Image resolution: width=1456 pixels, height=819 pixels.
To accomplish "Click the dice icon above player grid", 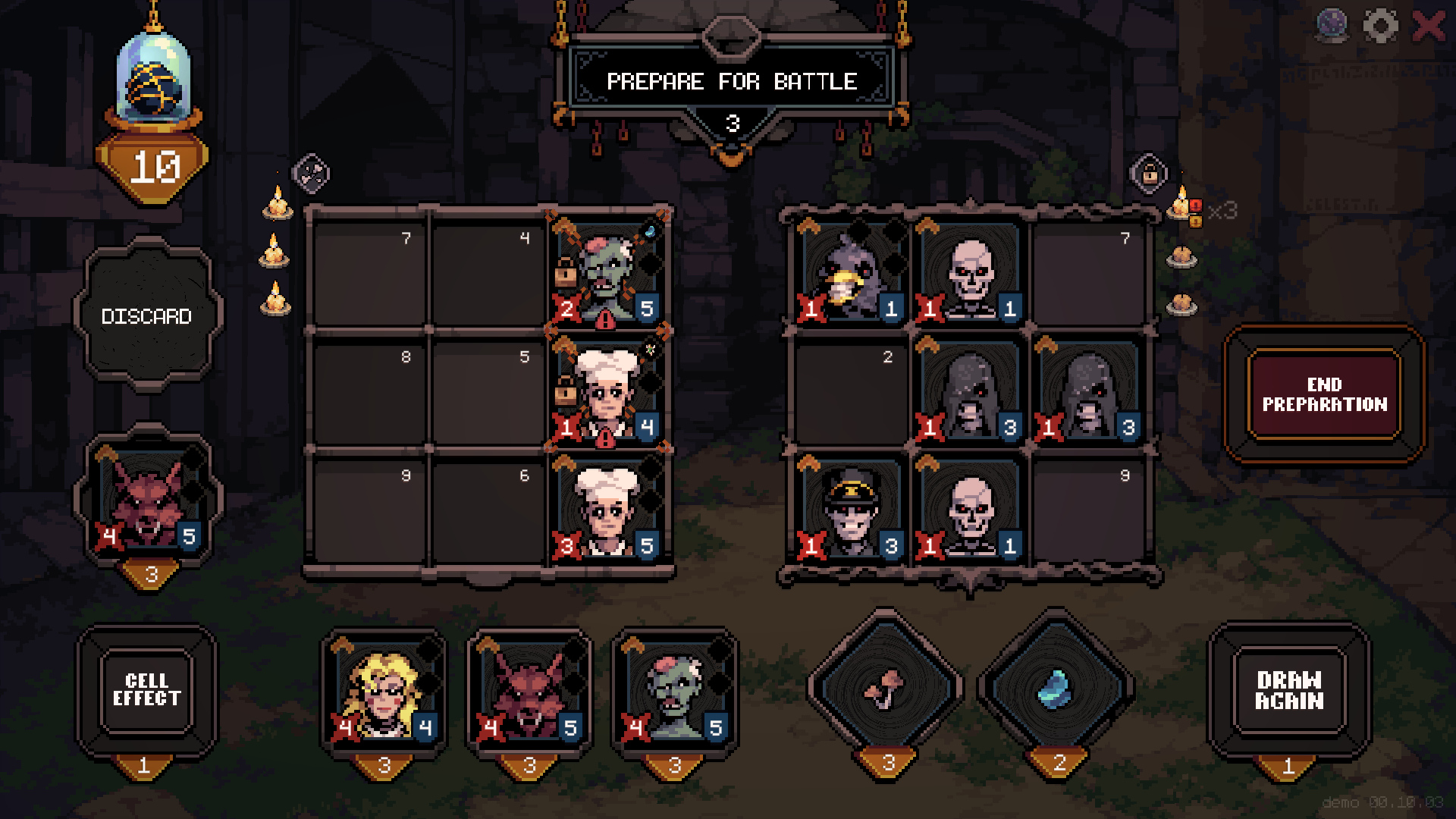I will point(311,173).
